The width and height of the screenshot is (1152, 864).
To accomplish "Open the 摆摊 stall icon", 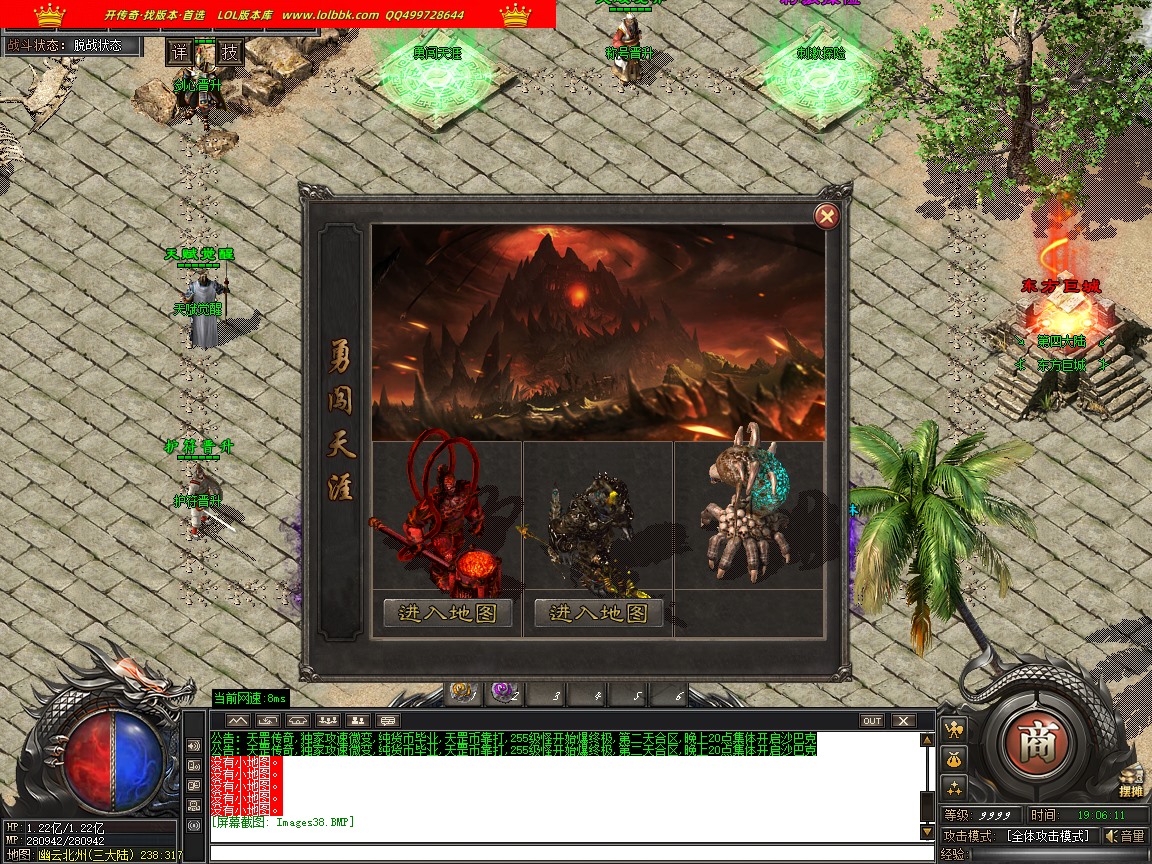I will pos(1131,781).
